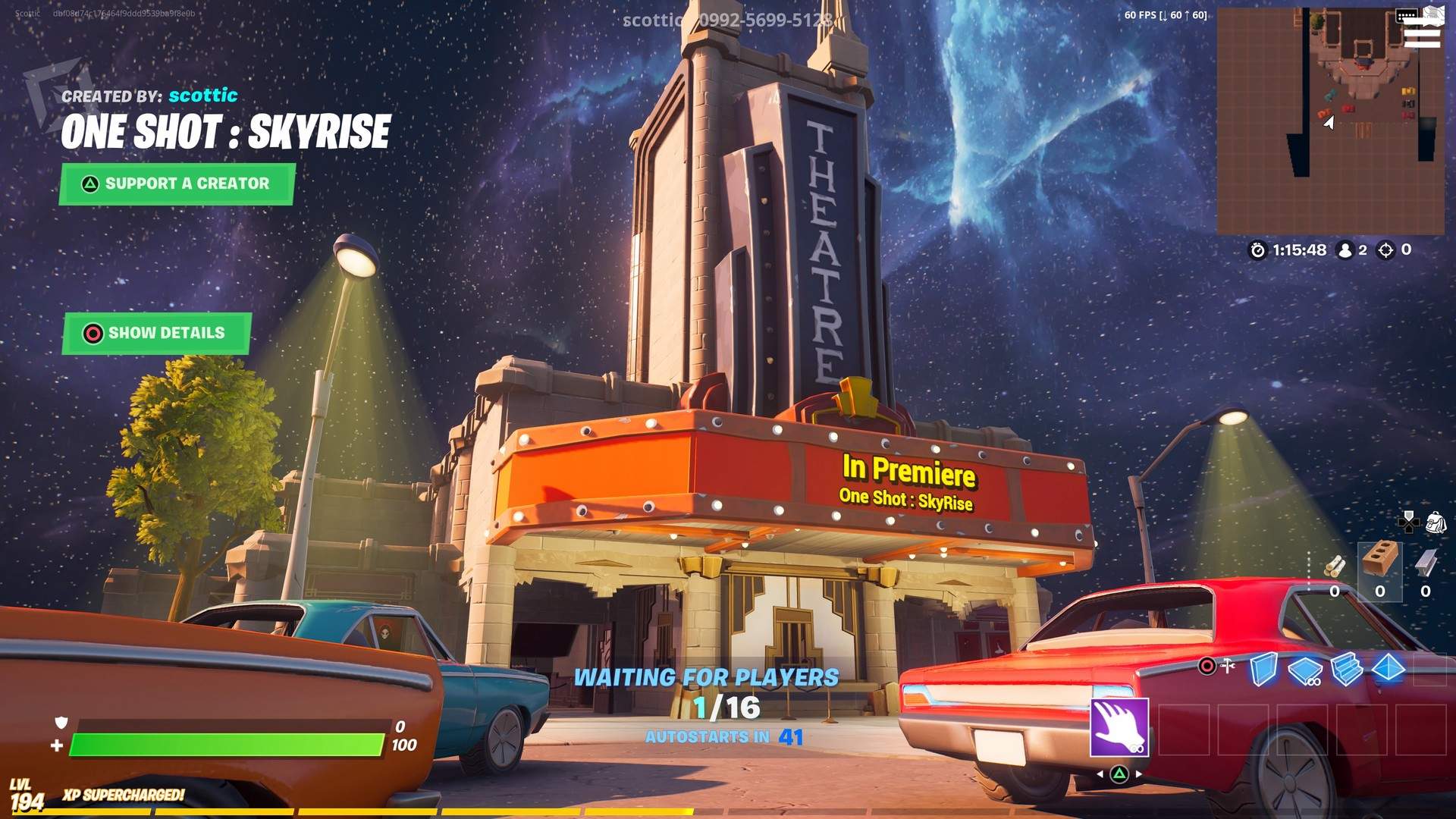
Task: Toggle the D-pad emote wheel icon
Action: (1409, 522)
